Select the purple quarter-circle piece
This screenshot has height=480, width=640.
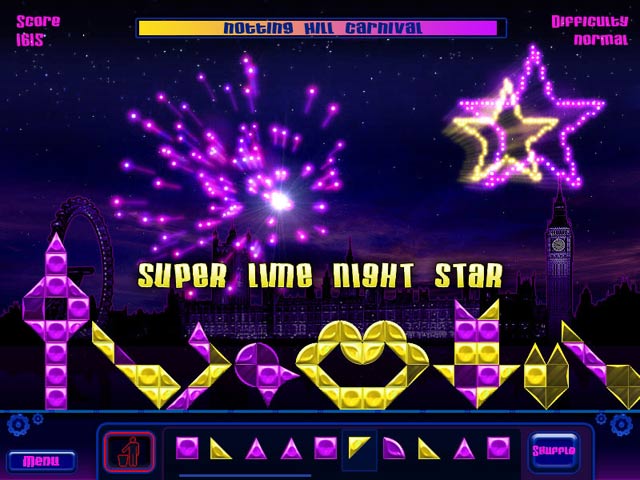(394, 449)
